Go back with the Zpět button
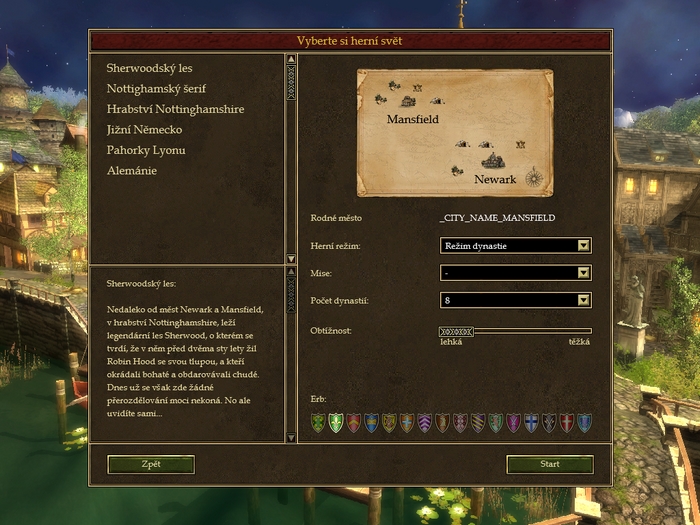 [x=151, y=464]
